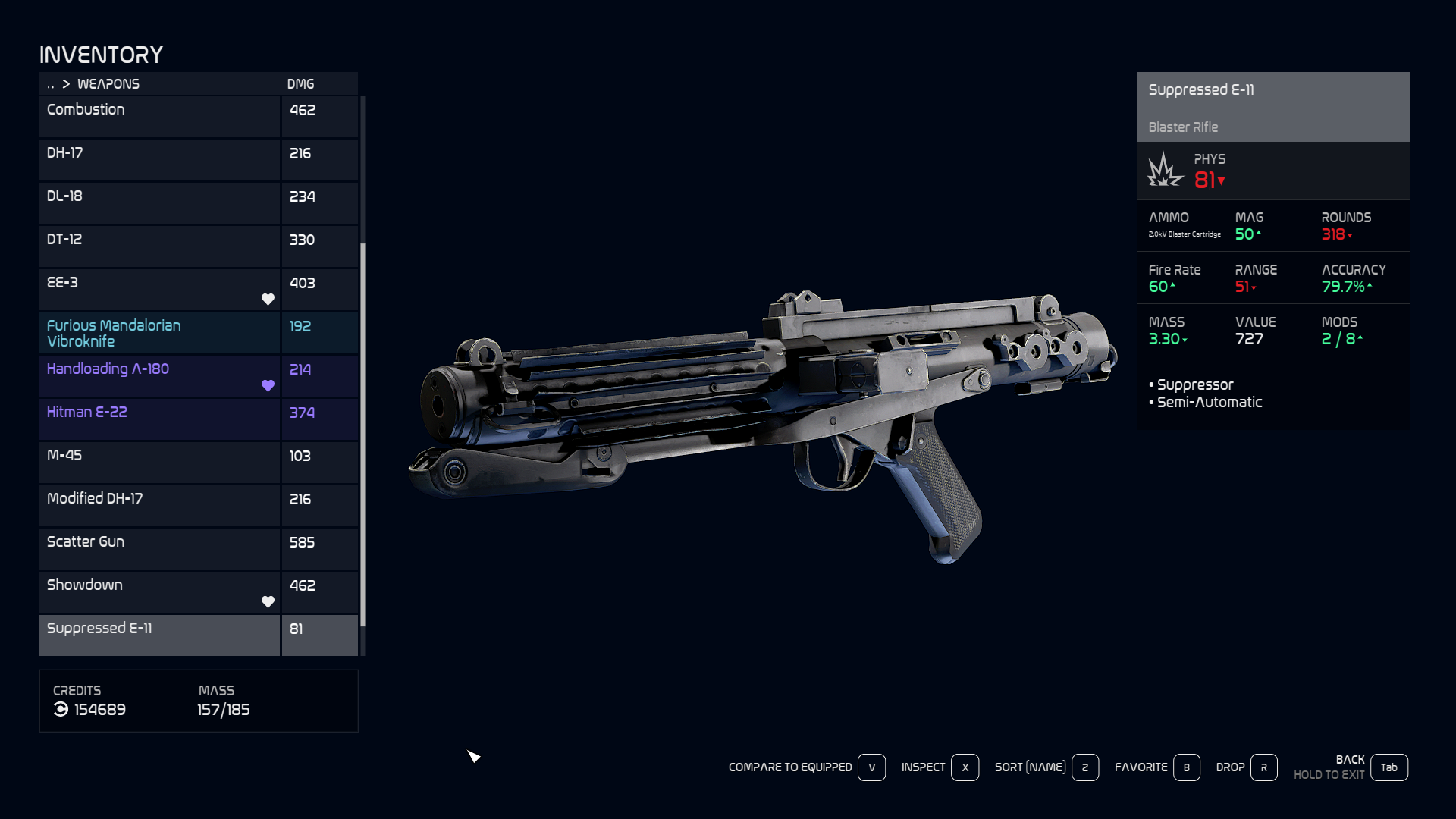Click Compare to Equipped
This screenshot has width=1456, height=819.
click(871, 767)
